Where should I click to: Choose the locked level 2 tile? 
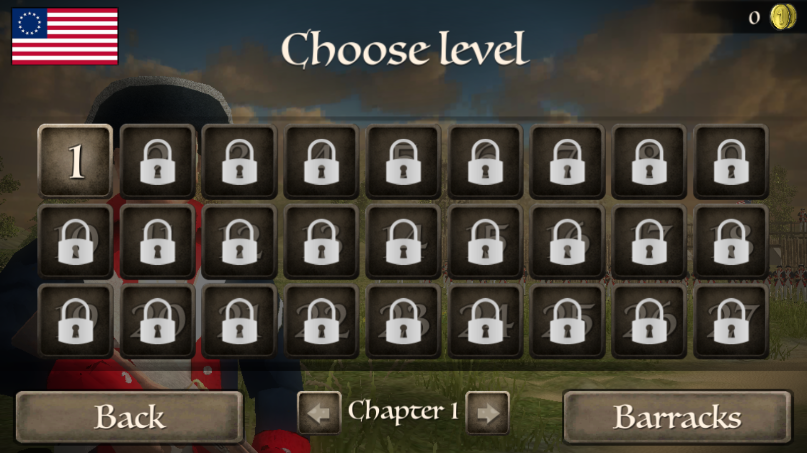click(x=157, y=161)
